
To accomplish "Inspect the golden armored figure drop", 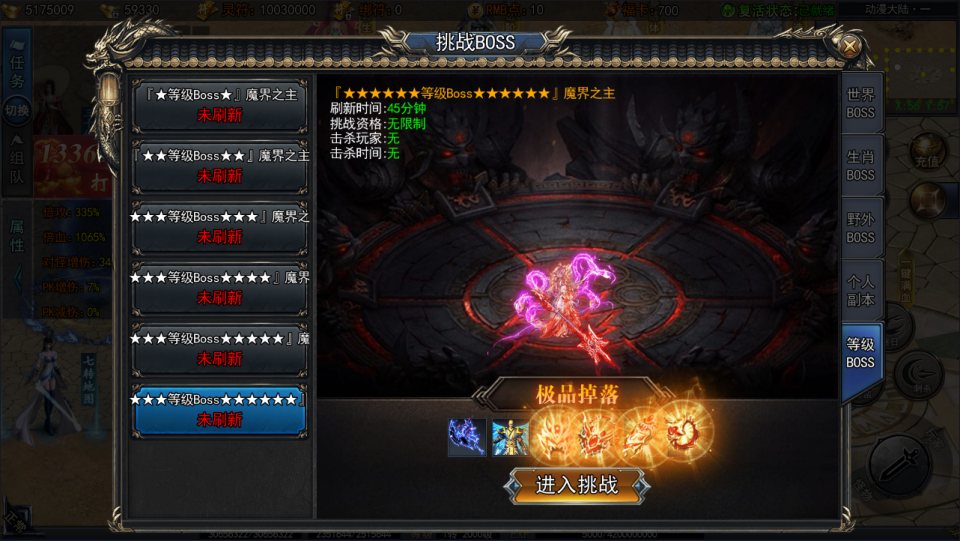I will click(510, 437).
